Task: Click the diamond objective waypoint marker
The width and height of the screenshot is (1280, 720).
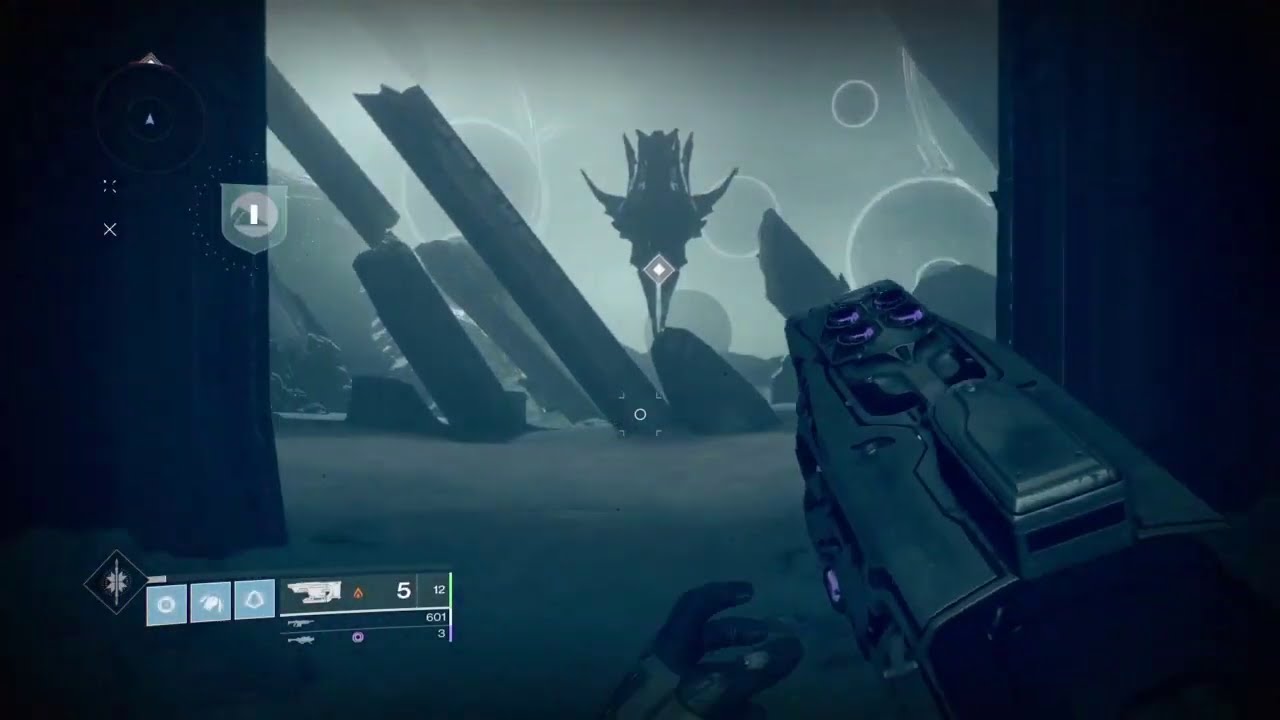Action: coord(659,270)
